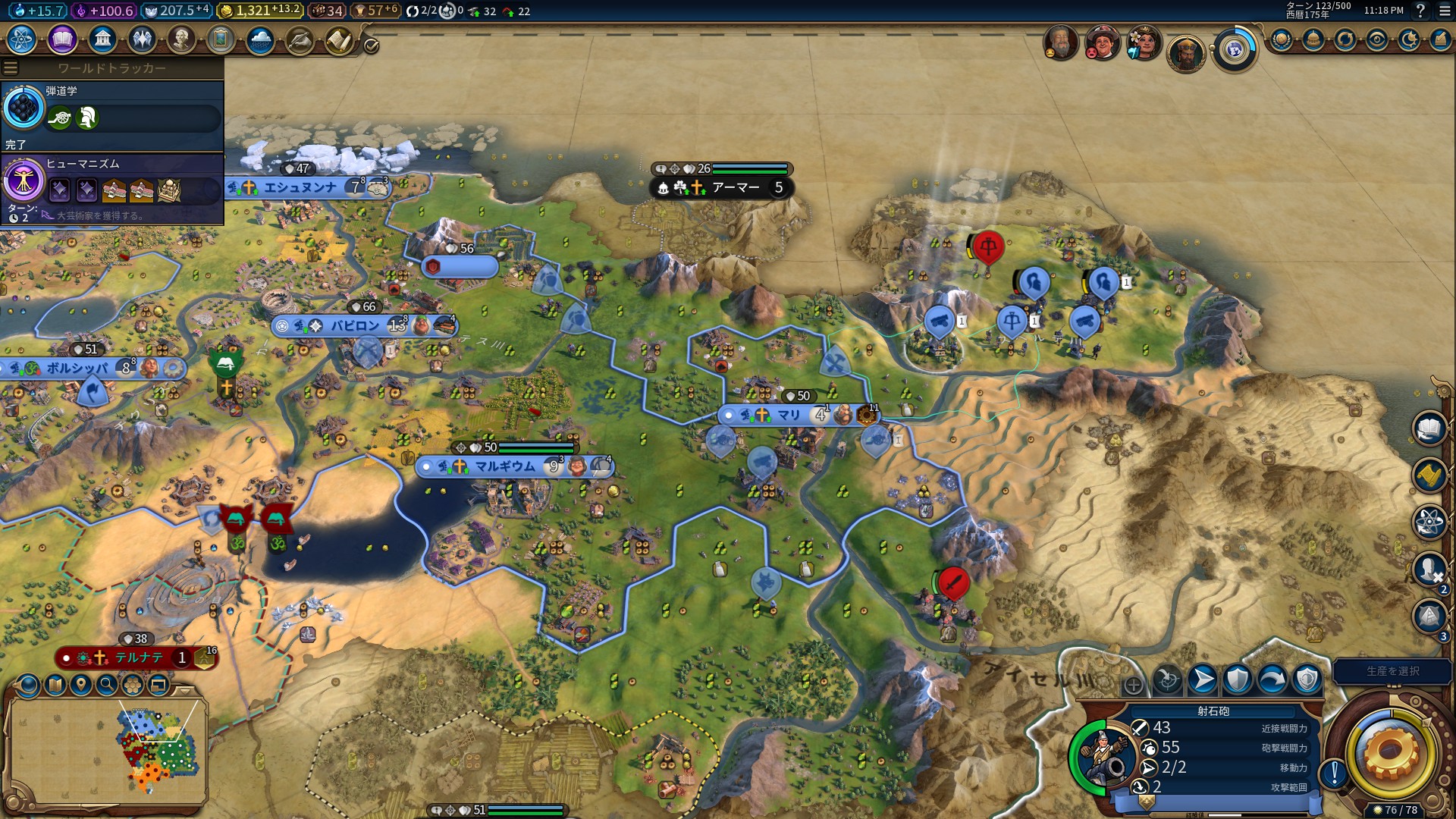Viewport: 1456px width, 819px height.
Task: Open the world rankings globe-laurel icon
Action: (1282, 39)
